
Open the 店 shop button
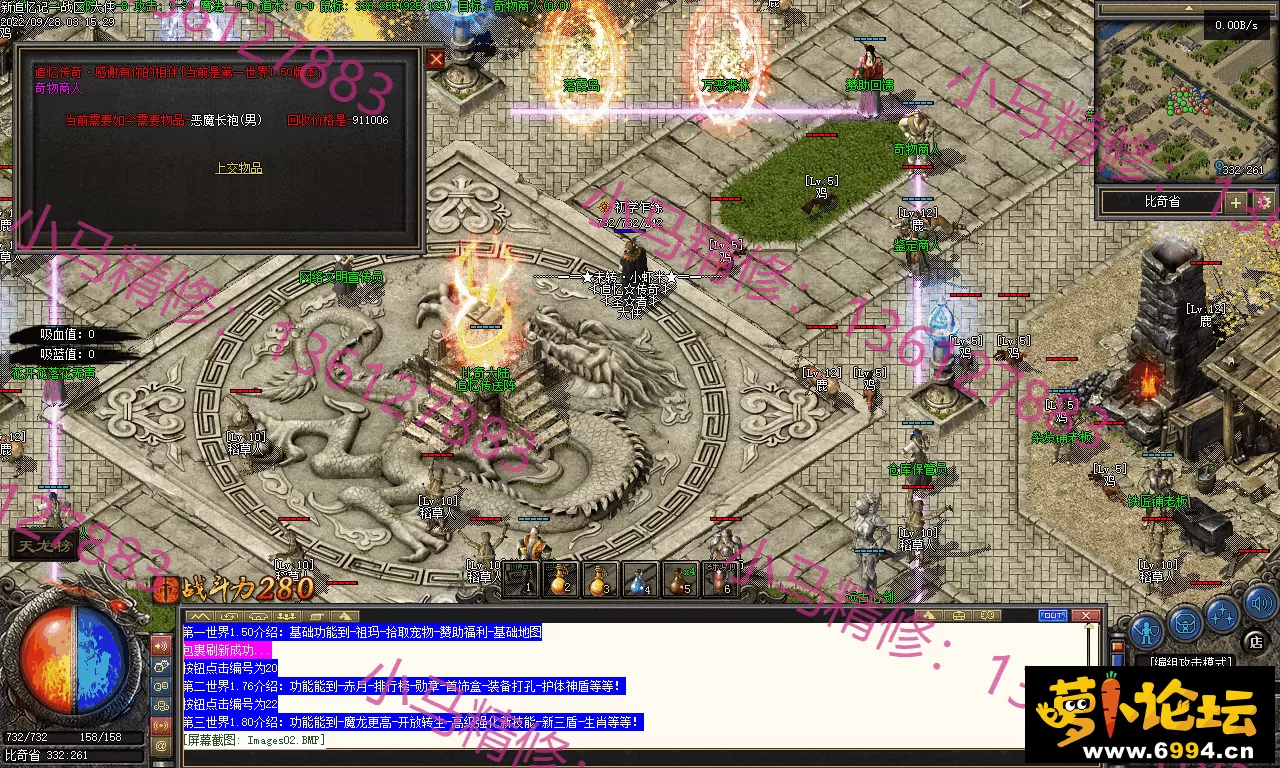[x=1257, y=640]
